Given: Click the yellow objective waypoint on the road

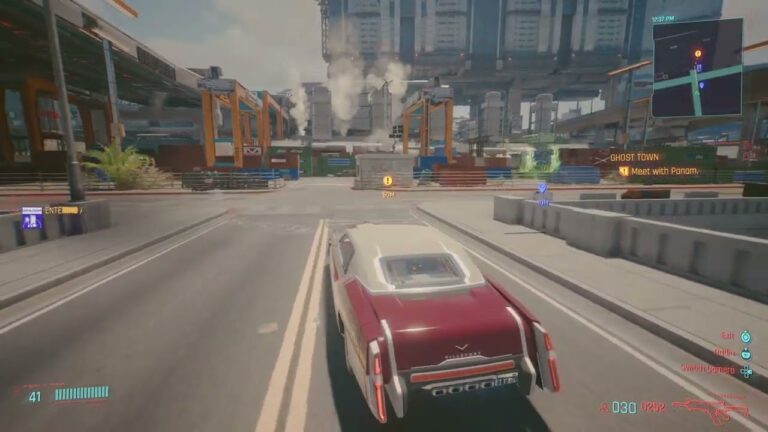Looking at the screenshot, I should pos(388,181).
